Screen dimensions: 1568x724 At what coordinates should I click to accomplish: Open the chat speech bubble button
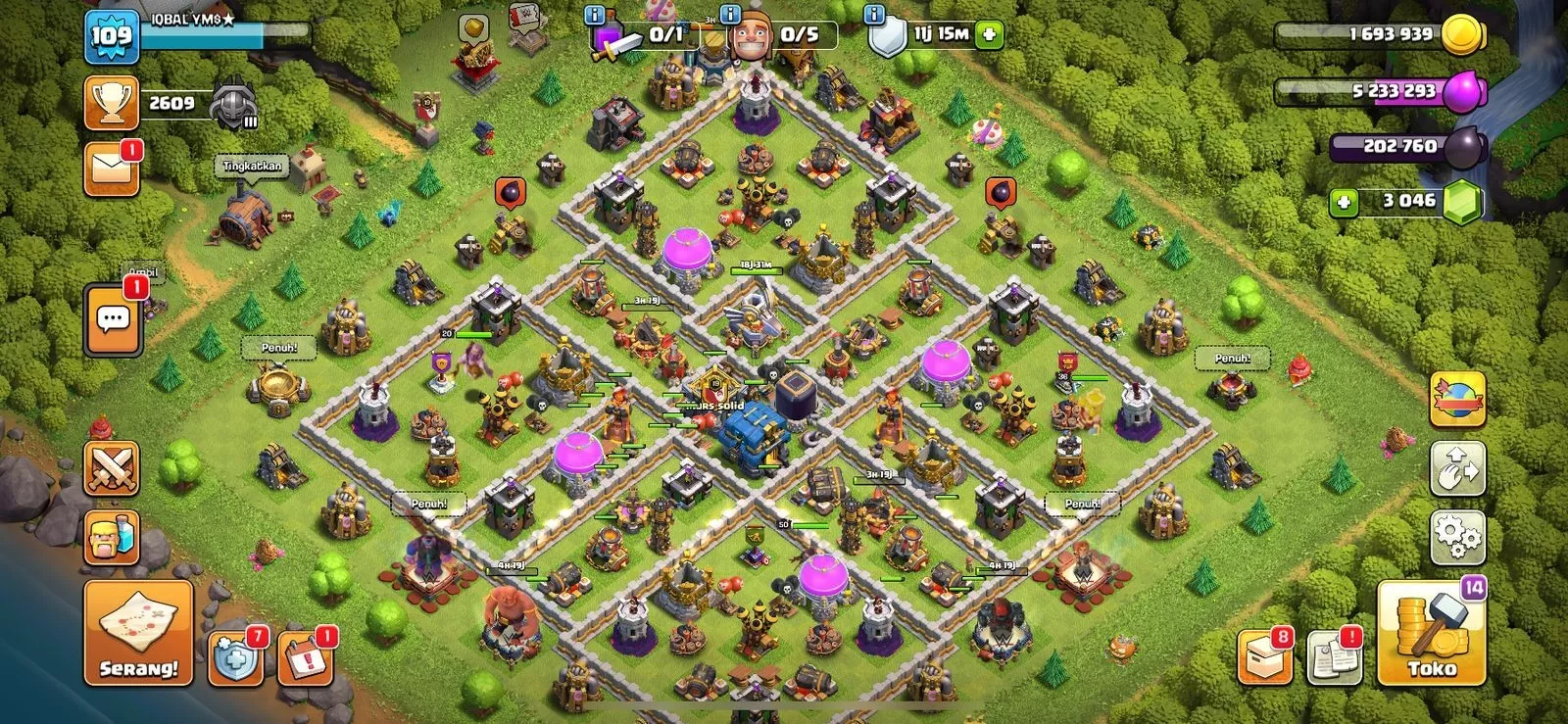point(114,319)
